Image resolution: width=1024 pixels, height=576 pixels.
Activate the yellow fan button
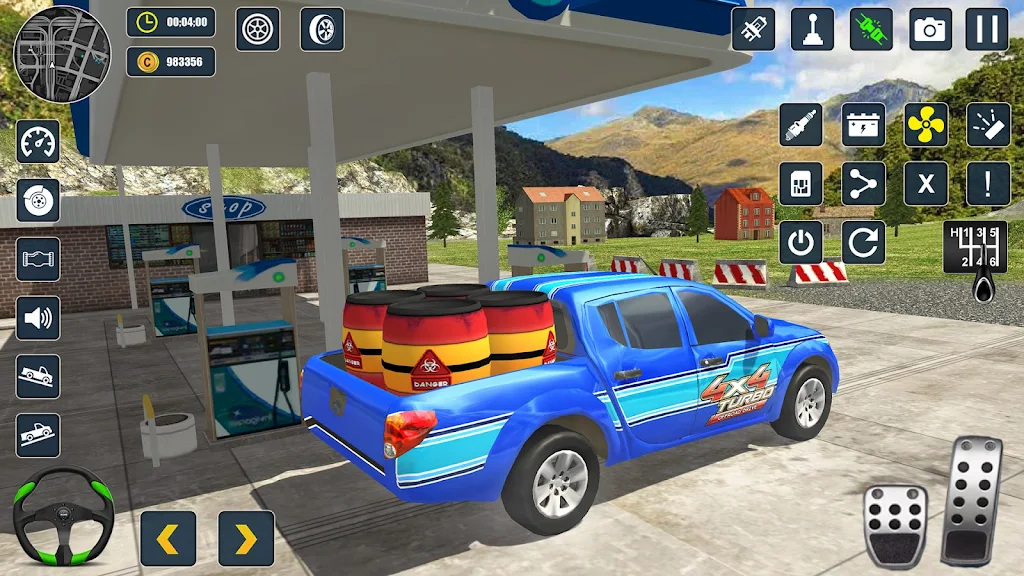tap(926, 125)
